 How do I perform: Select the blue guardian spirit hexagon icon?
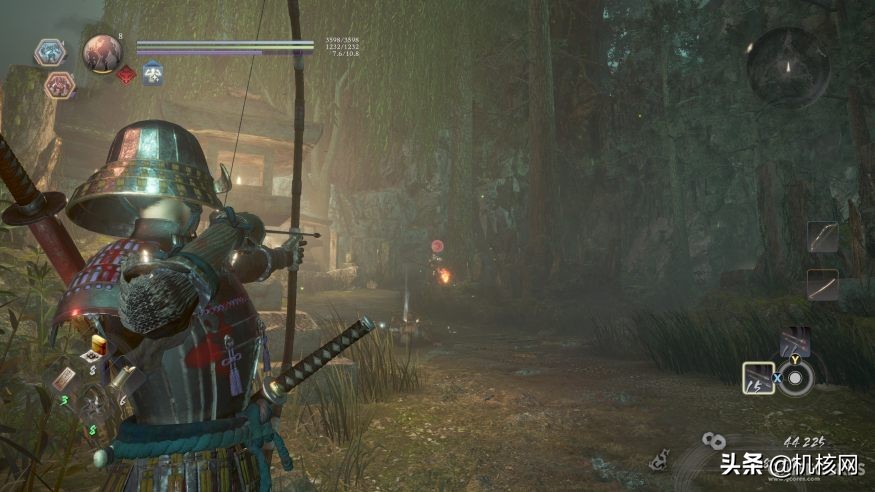click(x=50, y=52)
